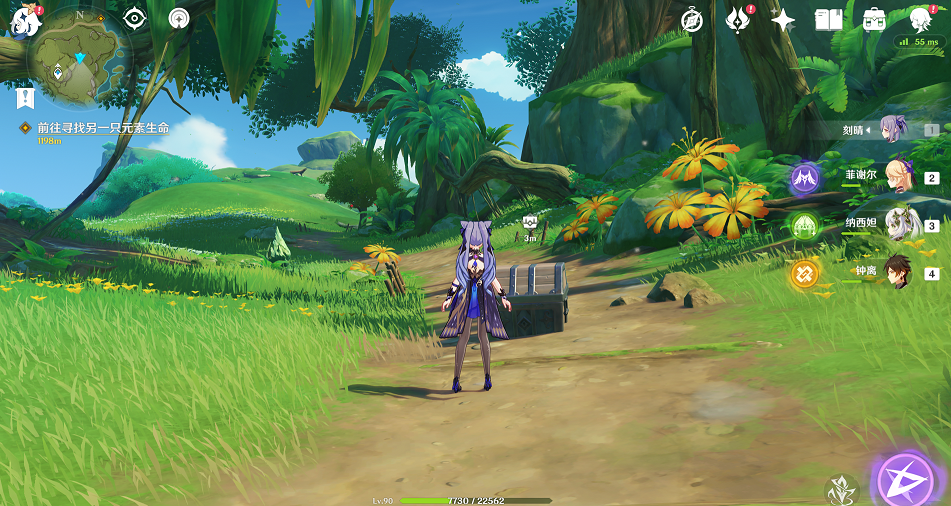This screenshot has width=951, height=506.
Task: Open the backpack inventory
Action: click(874, 19)
